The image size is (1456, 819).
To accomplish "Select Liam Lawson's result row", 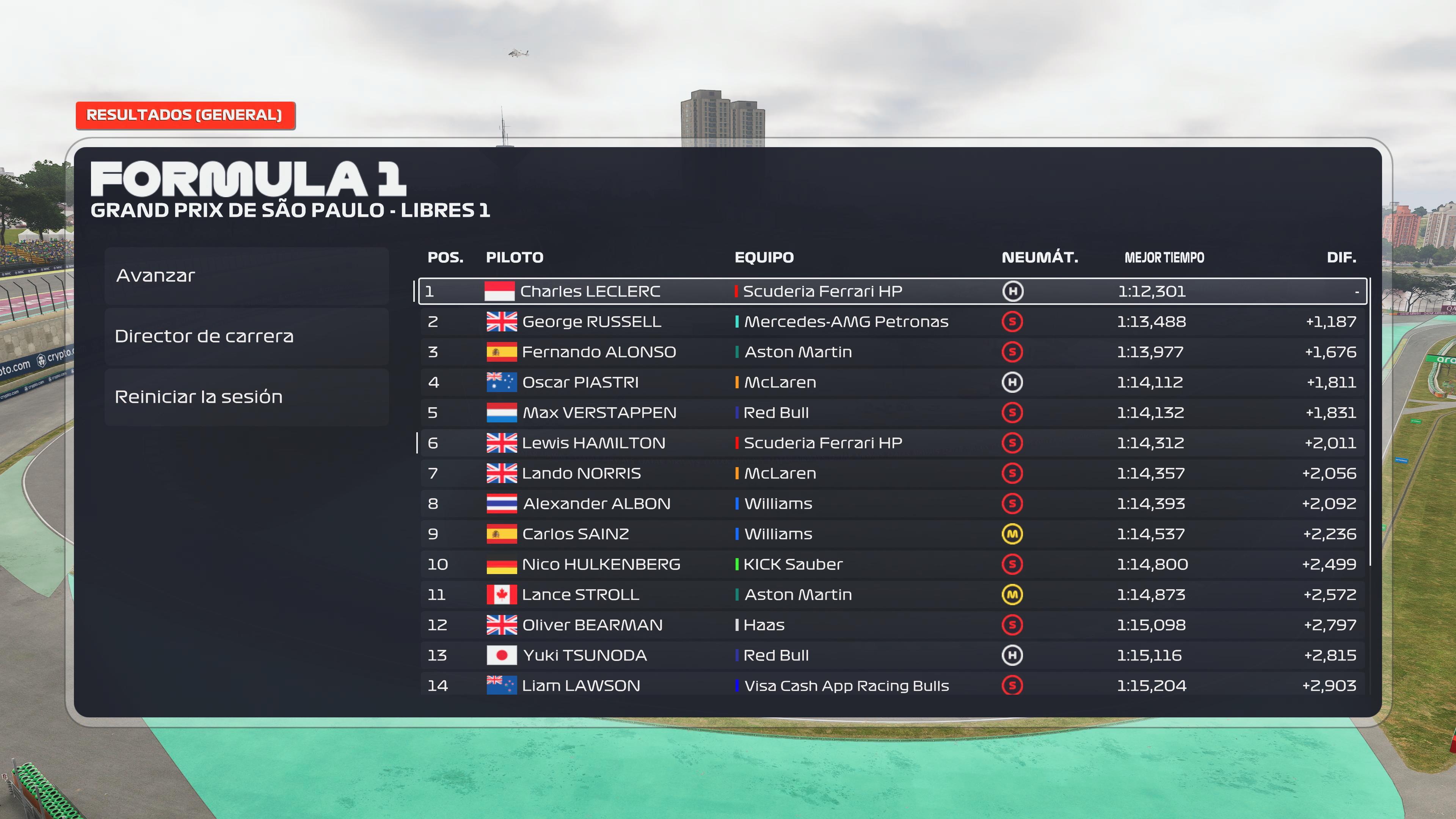I will point(892,685).
